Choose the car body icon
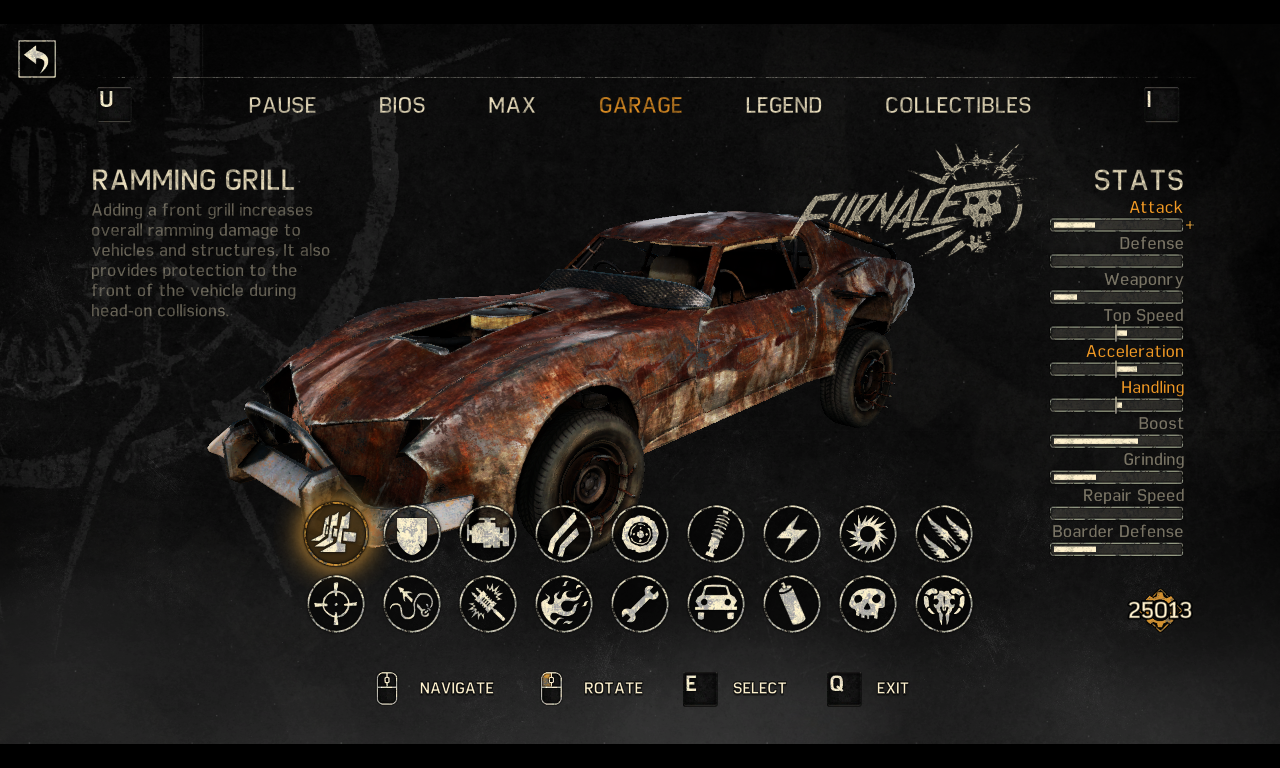The image size is (1280, 768). (716, 604)
